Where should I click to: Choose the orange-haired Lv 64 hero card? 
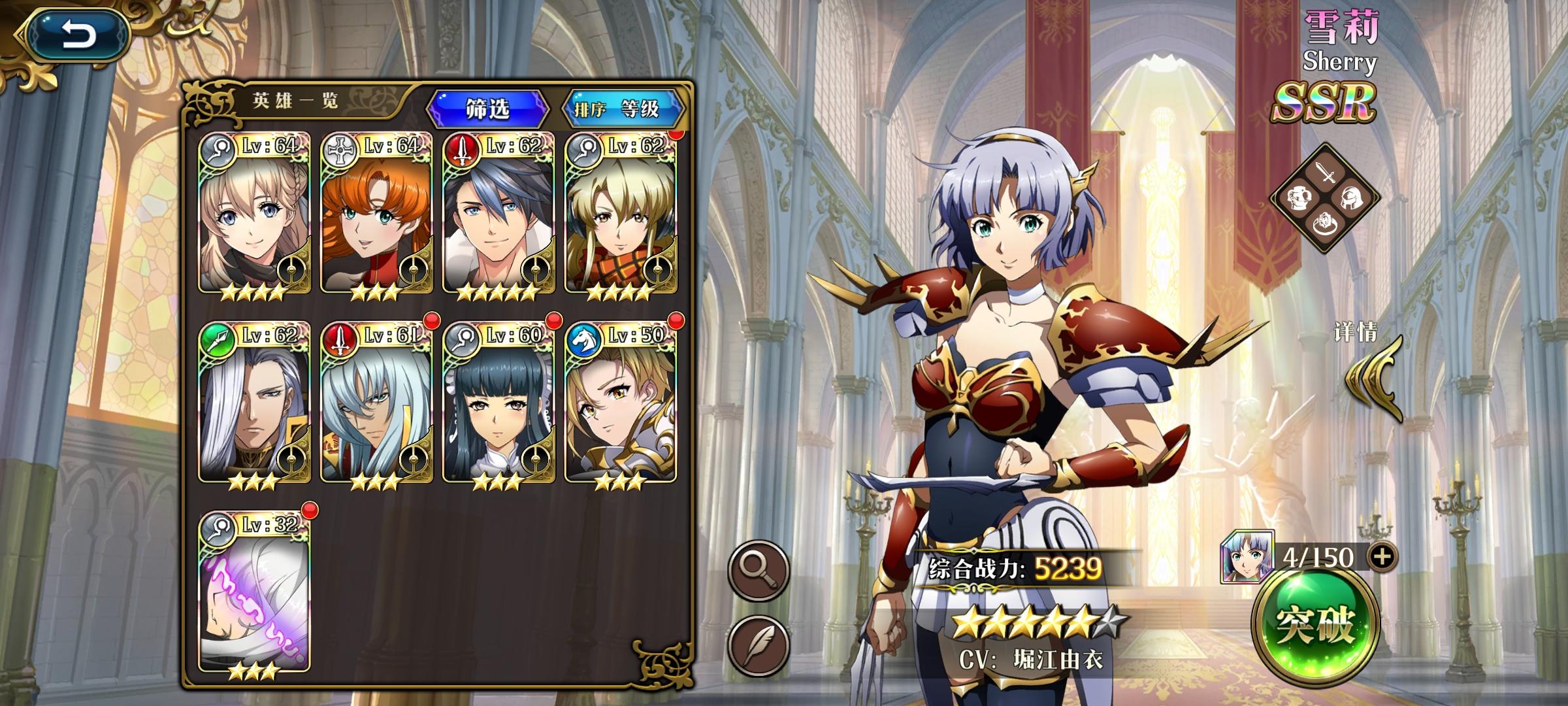click(376, 214)
